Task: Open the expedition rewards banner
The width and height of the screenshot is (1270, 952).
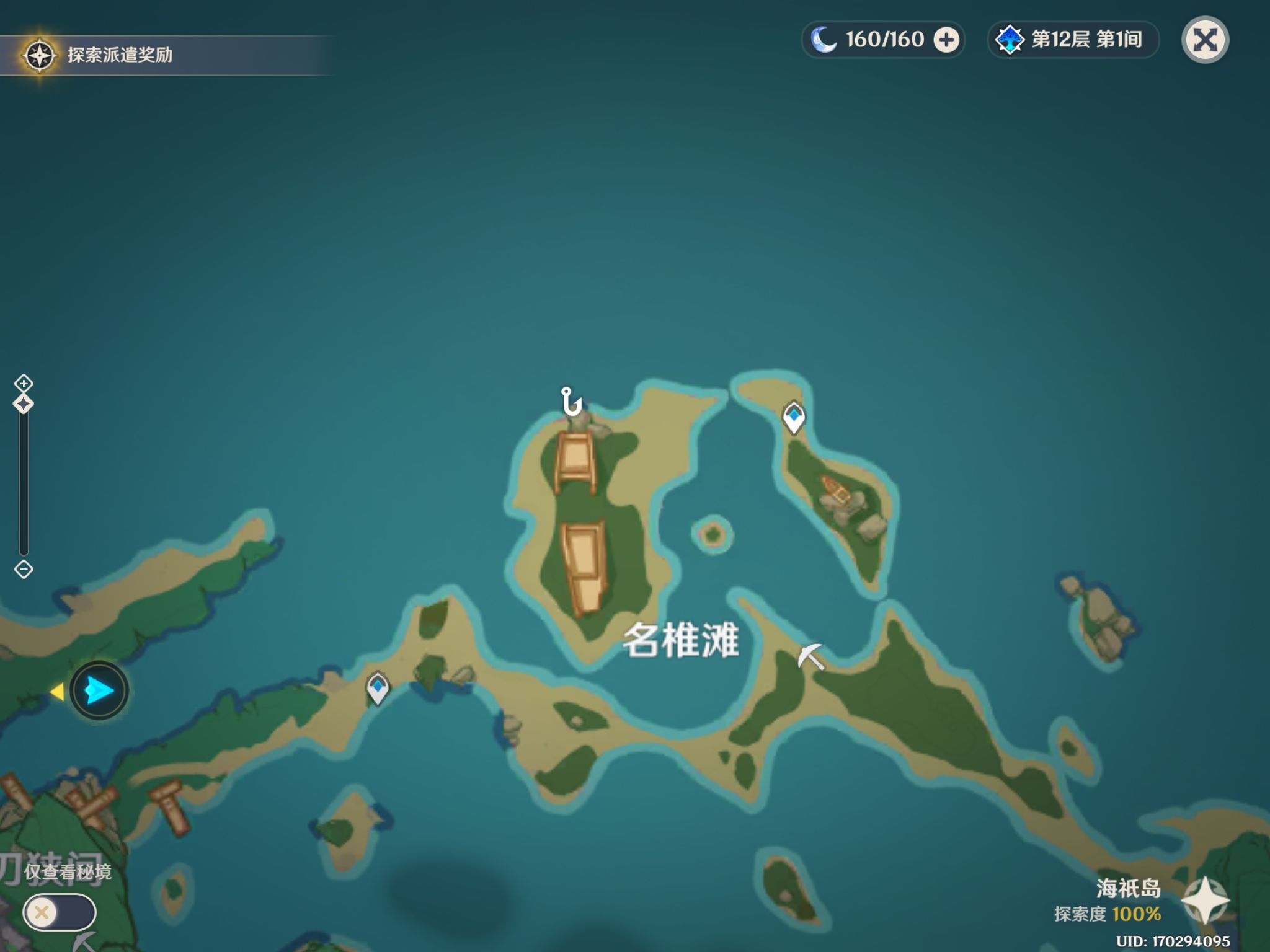Action: click(x=118, y=55)
